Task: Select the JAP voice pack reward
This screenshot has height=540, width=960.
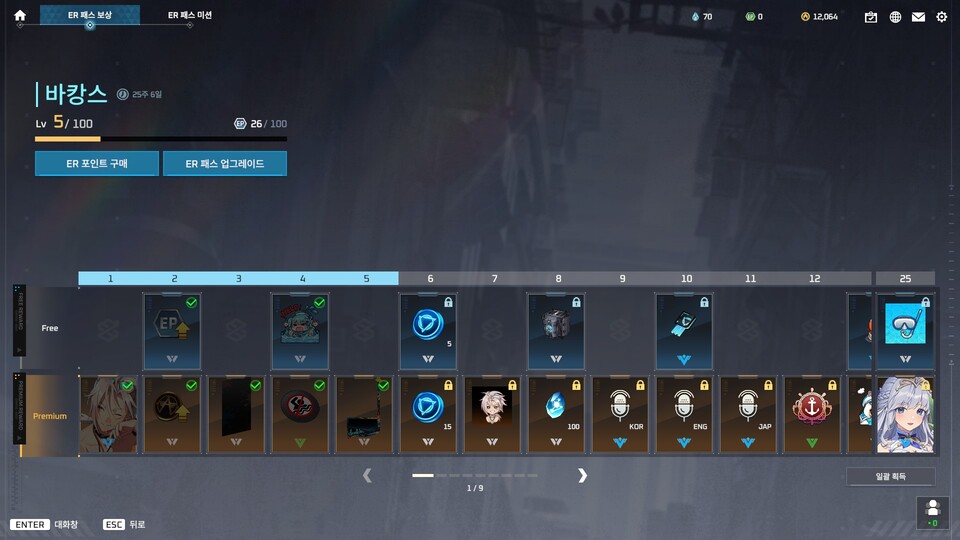Action: (749, 414)
